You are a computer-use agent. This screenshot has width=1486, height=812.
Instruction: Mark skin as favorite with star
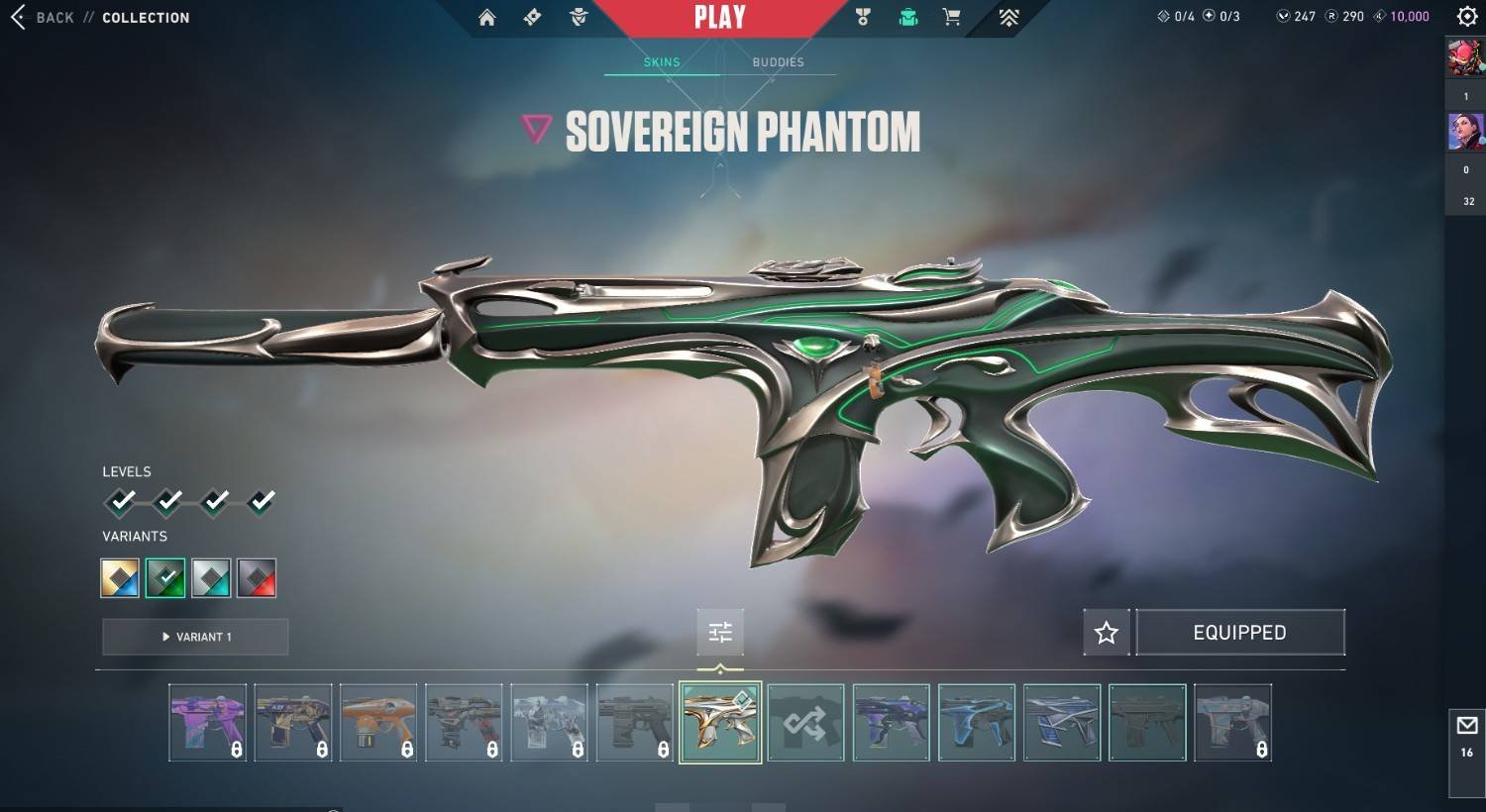pyautogui.click(x=1107, y=633)
